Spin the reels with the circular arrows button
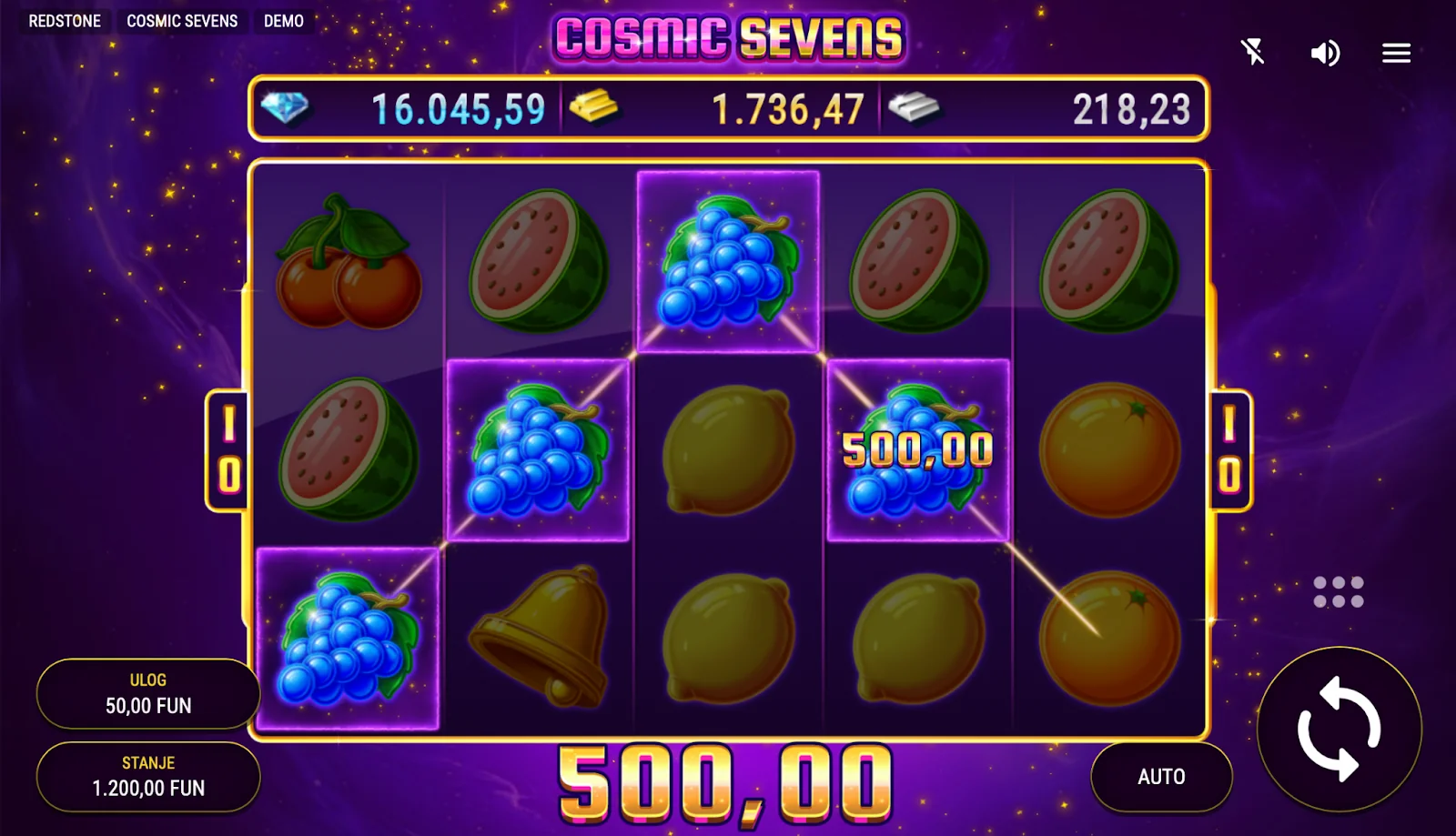1456x836 pixels. pyautogui.click(x=1339, y=729)
